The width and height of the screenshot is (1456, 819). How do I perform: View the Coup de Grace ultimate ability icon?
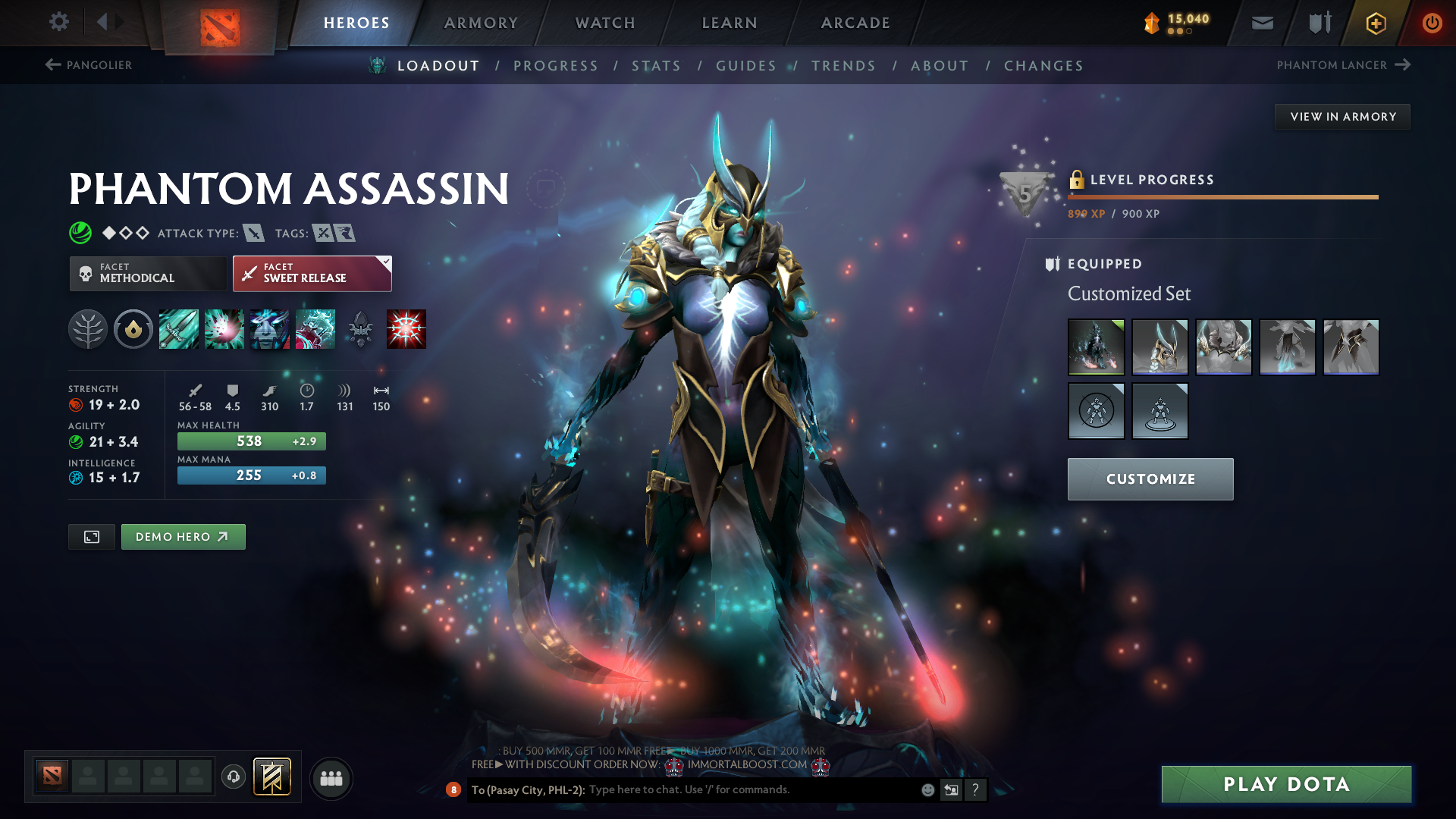(406, 329)
